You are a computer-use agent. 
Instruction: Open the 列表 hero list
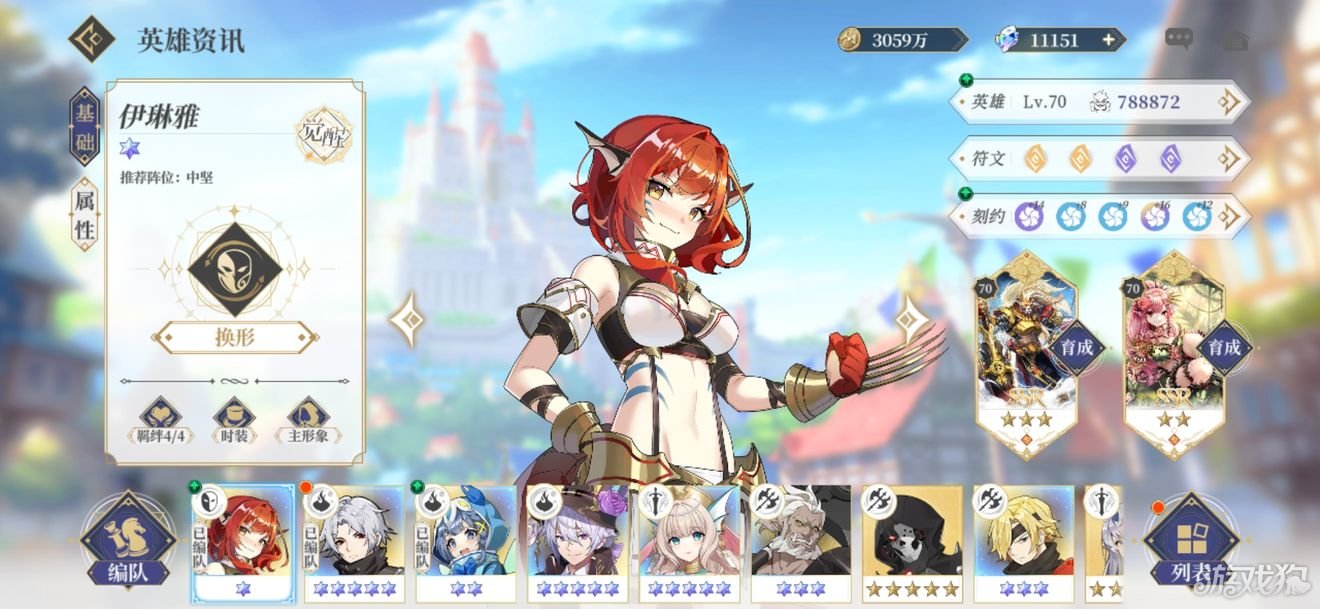click(1190, 546)
